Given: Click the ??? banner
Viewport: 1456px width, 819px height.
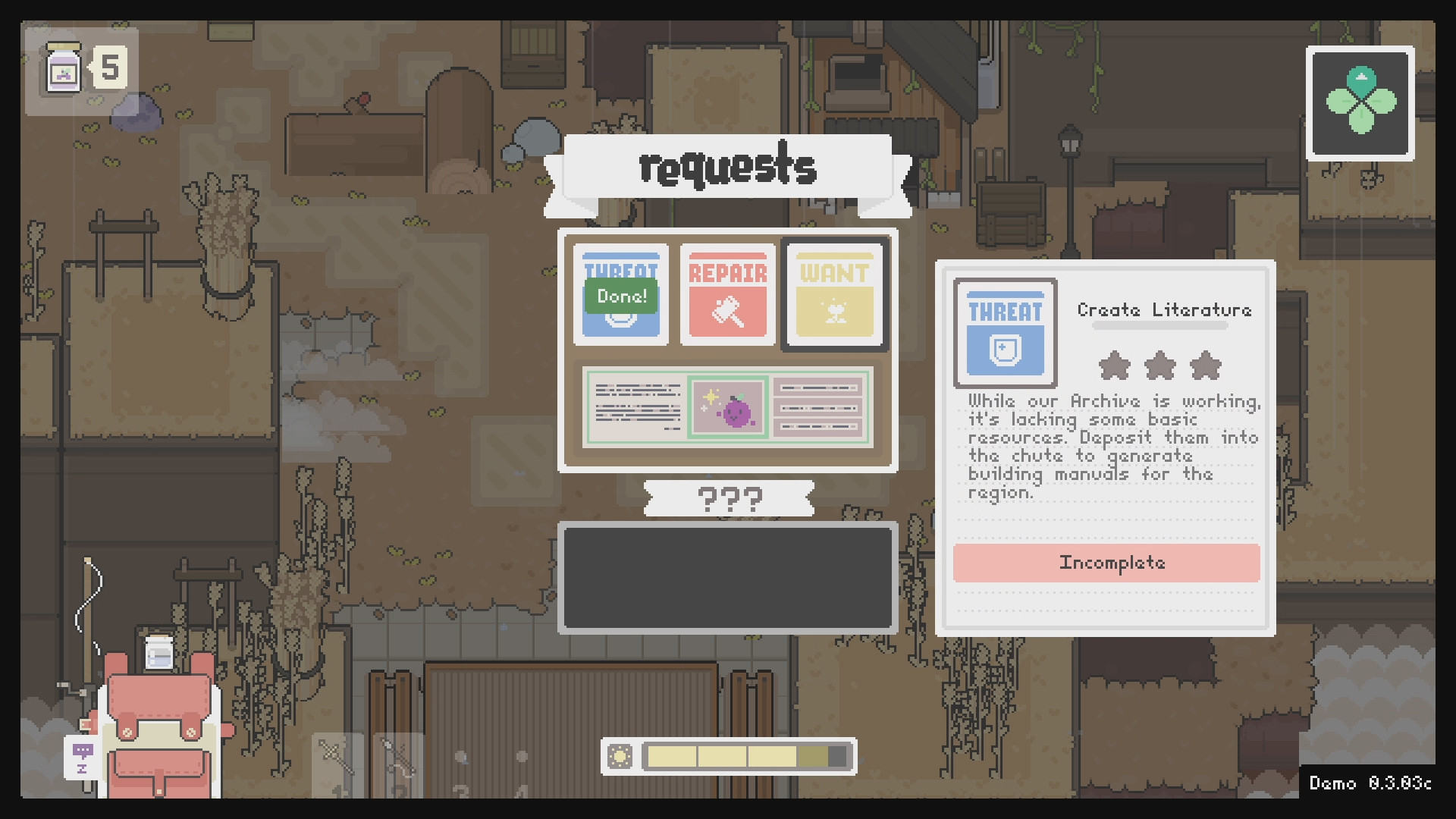Looking at the screenshot, I should pyautogui.click(x=728, y=499).
